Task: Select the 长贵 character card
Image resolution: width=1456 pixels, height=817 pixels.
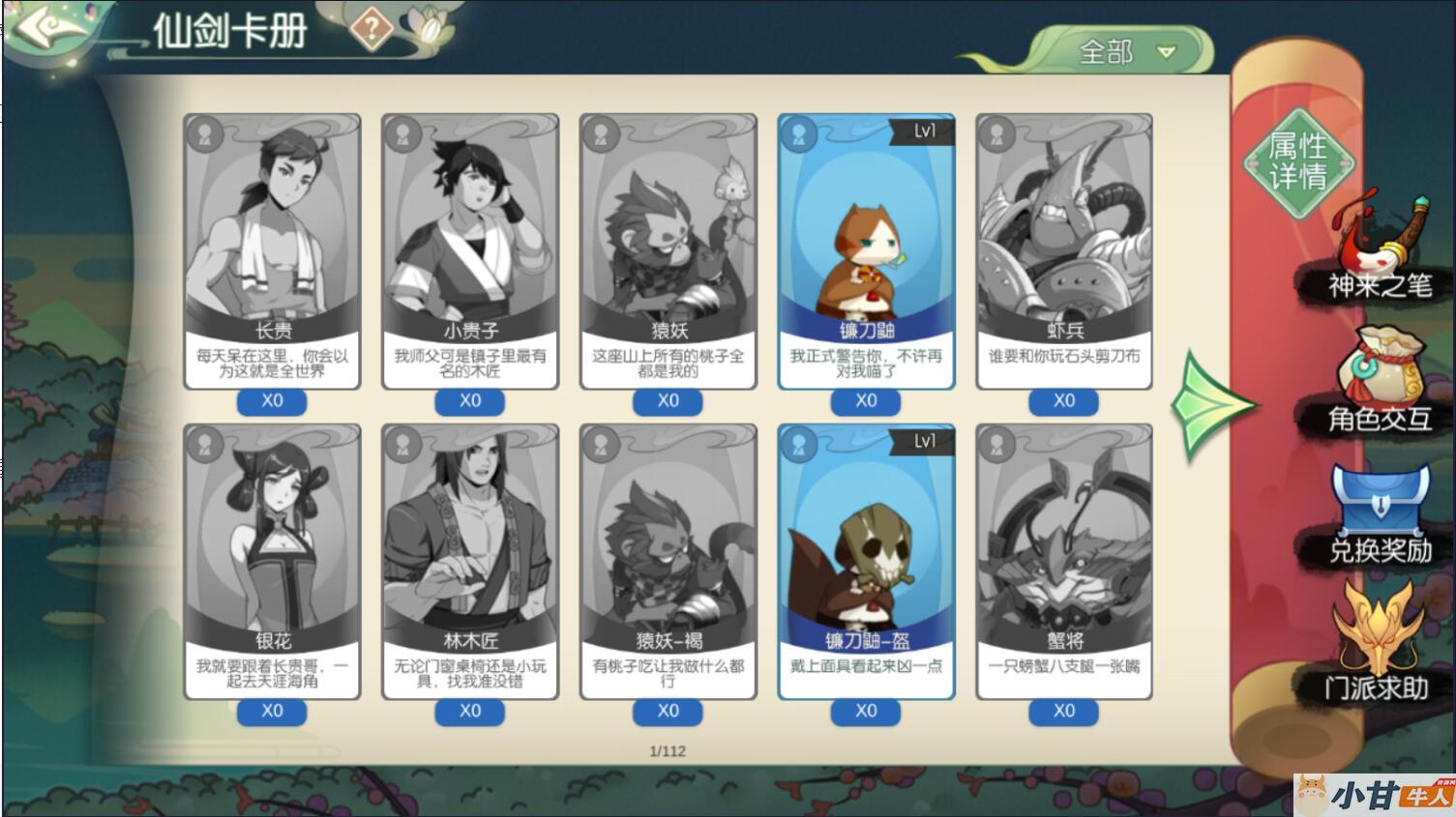Action: click(x=272, y=249)
